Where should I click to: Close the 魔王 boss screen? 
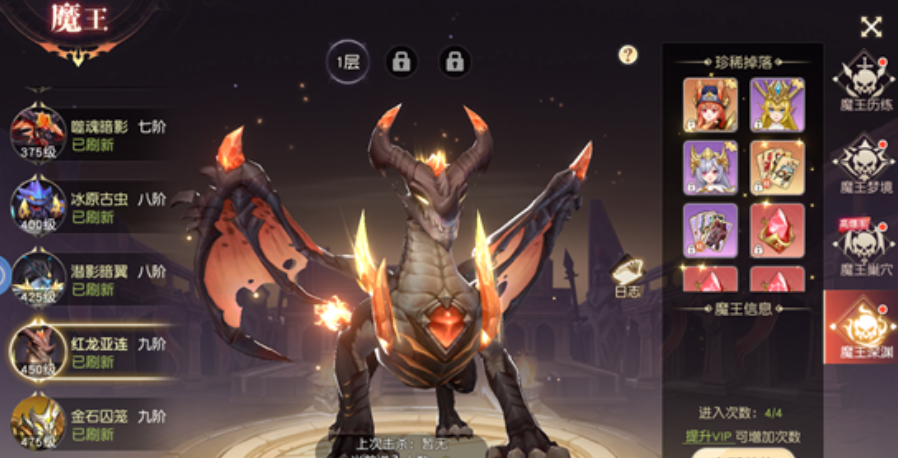pyautogui.click(x=871, y=27)
